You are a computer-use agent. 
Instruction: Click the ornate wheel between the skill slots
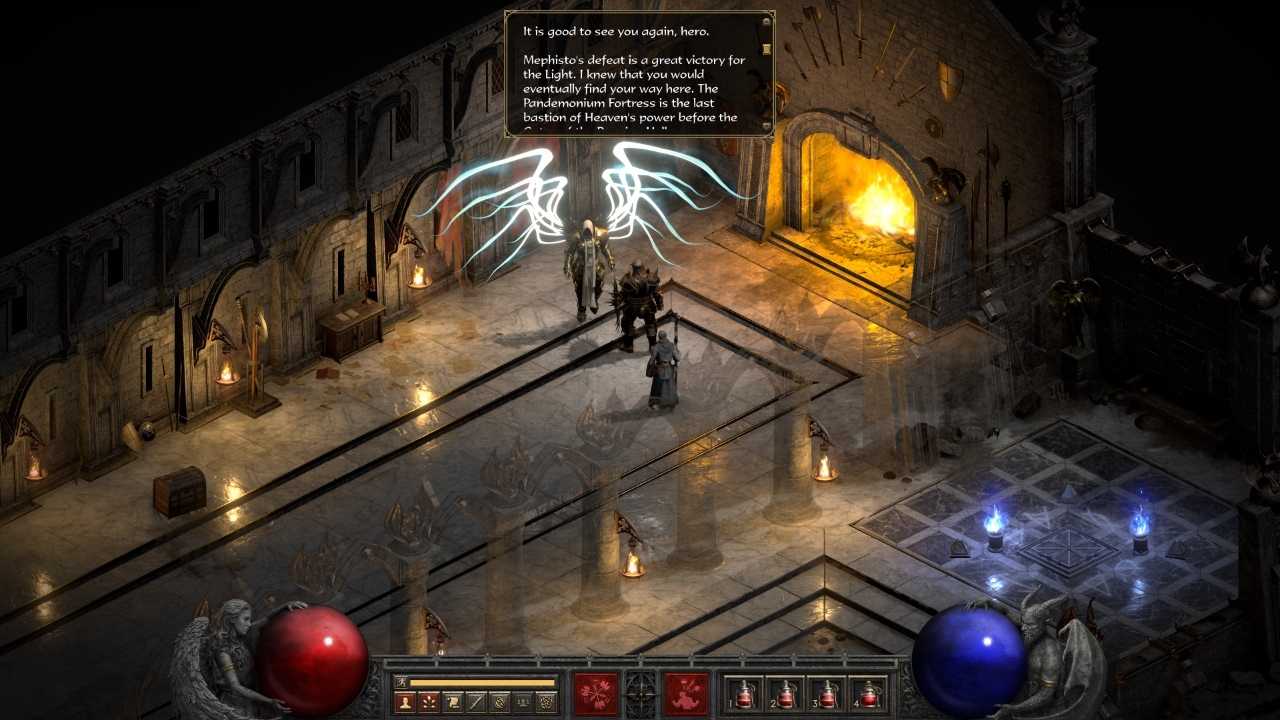pyautogui.click(x=640, y=692)
